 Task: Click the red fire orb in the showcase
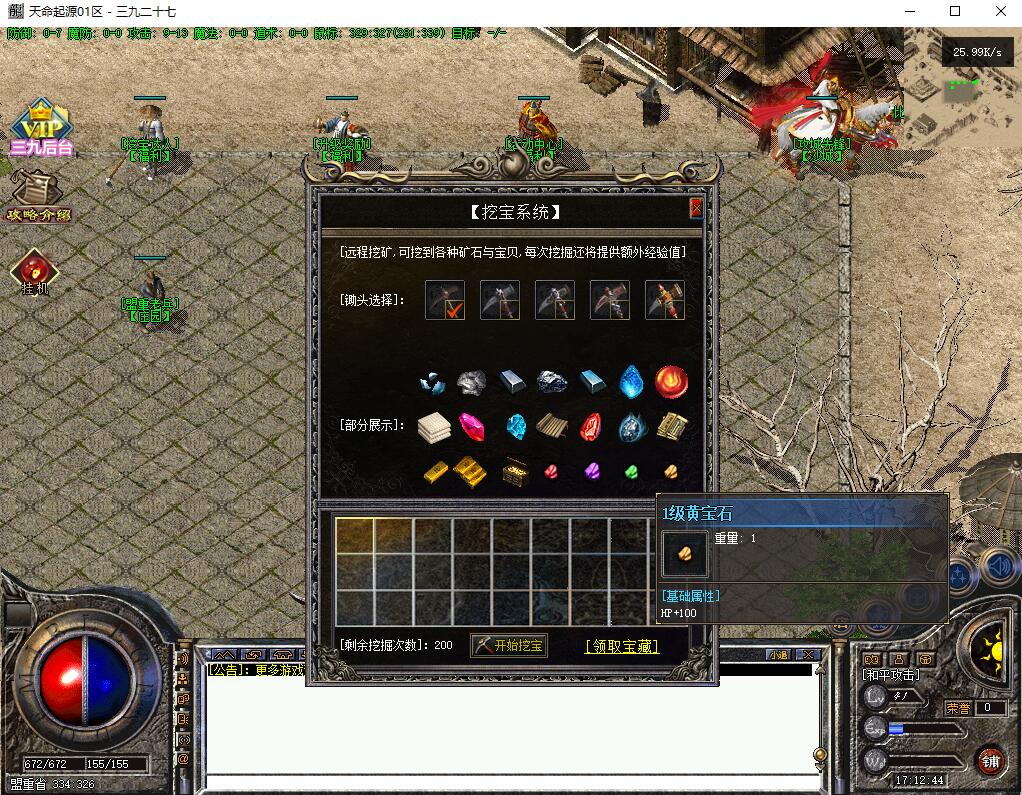coord(671,381)
